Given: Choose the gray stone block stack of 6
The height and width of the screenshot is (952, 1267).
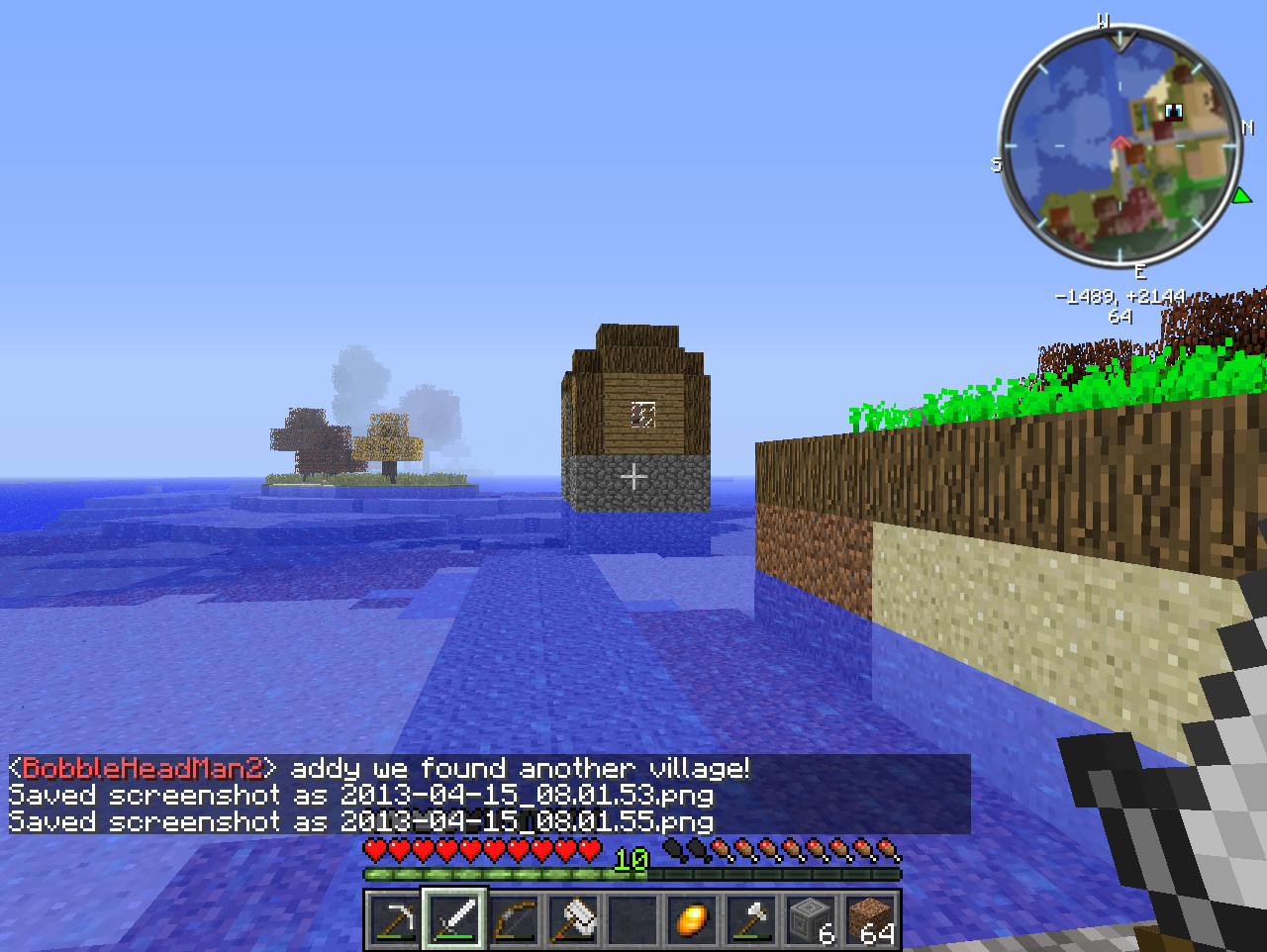Looking at the screenshot, I should tap(811, 920).
